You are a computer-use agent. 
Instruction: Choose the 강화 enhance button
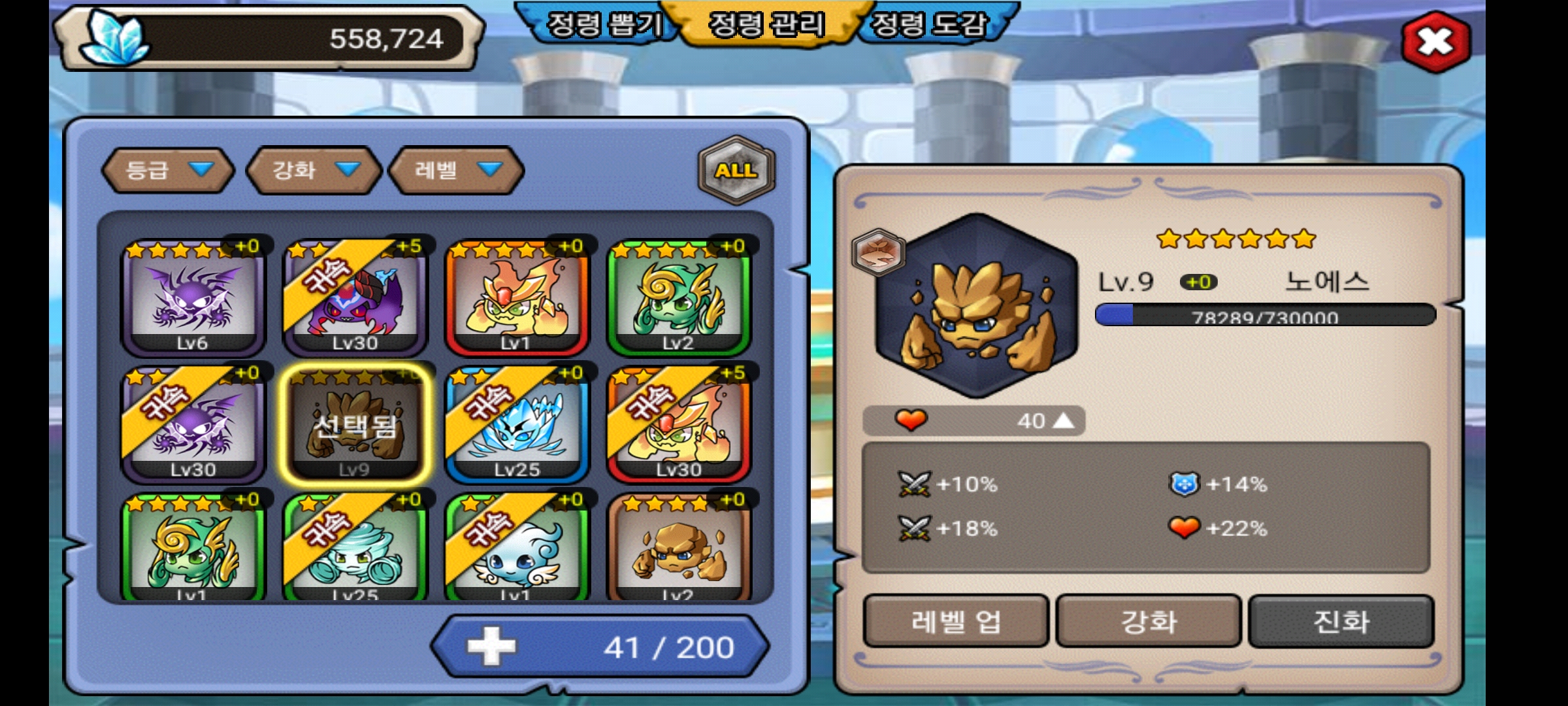point(1149,621)
